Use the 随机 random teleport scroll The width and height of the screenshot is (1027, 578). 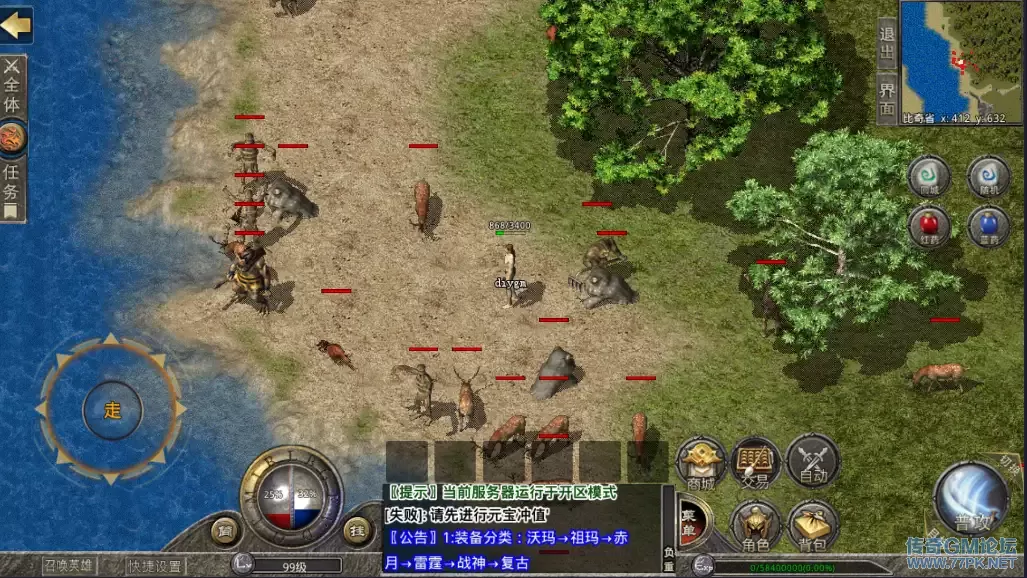tap(988, 176)
